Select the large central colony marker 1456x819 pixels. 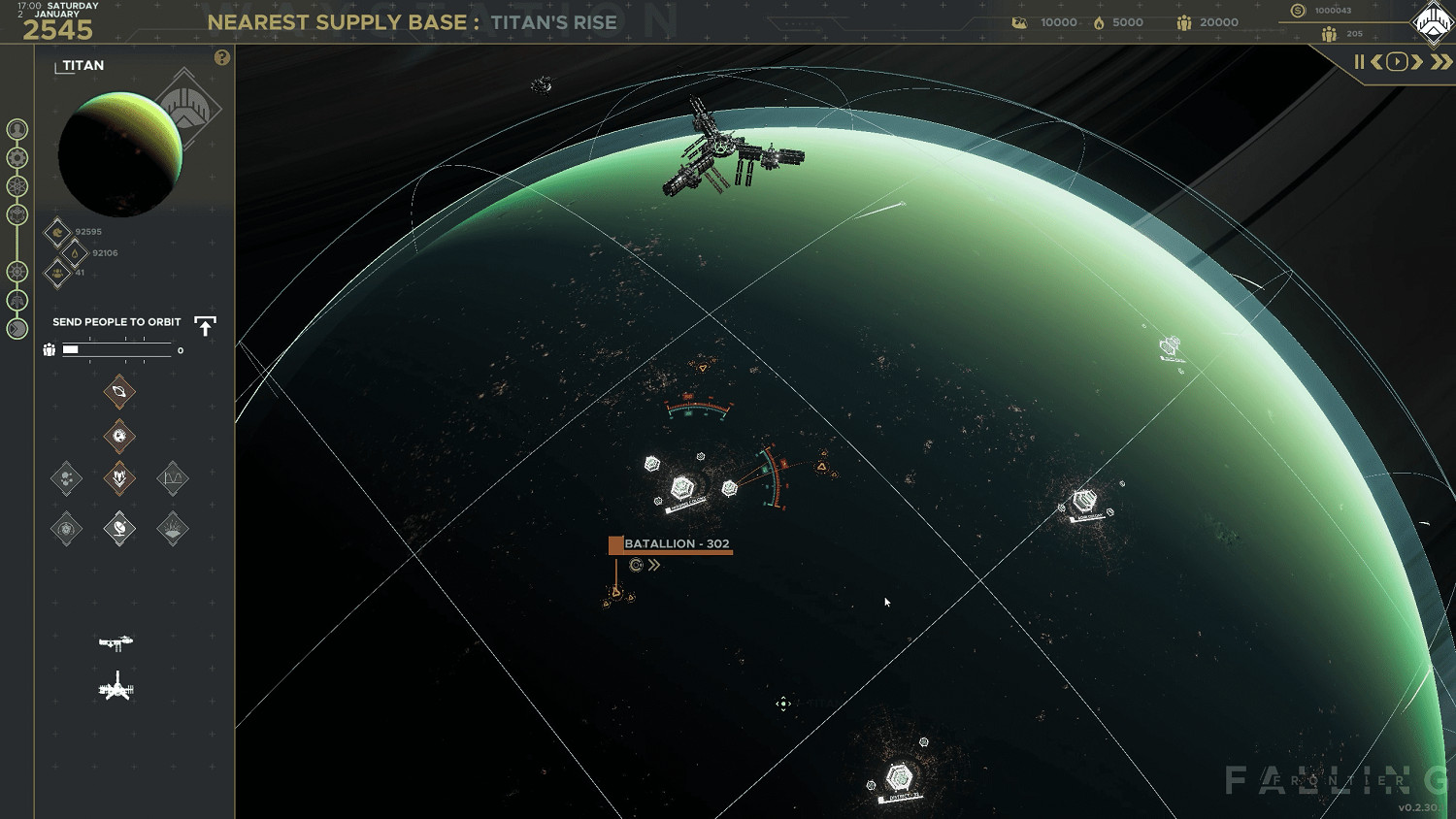[x=683, y=487]
